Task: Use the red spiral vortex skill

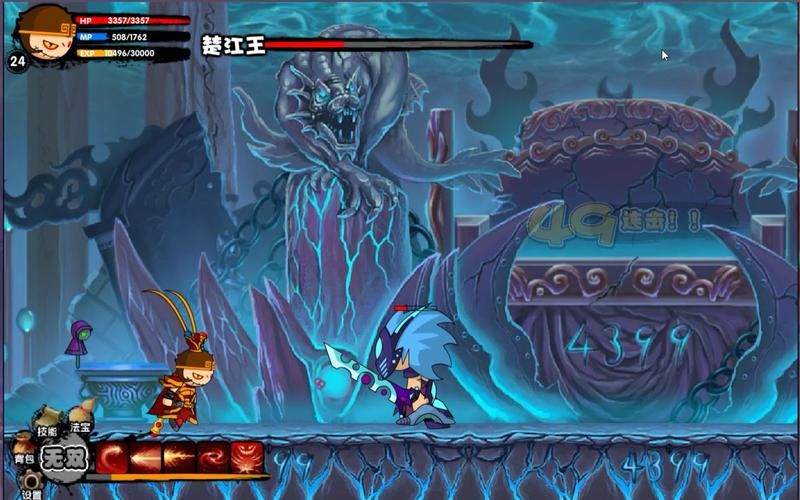Action: (x=213, y=457)
